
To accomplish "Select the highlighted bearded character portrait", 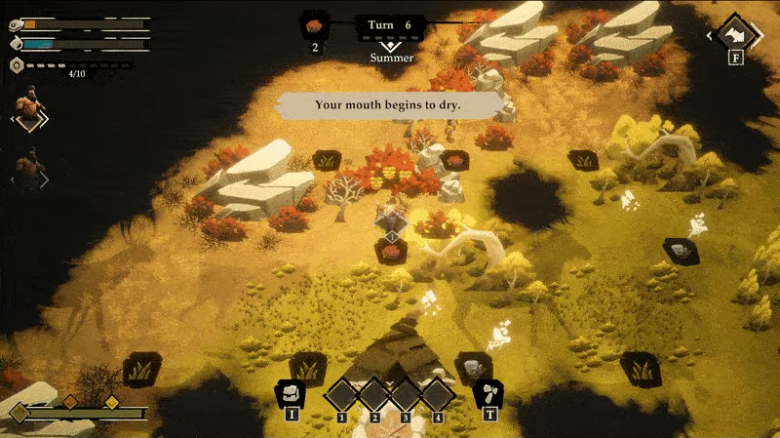I will coord(29,108).
